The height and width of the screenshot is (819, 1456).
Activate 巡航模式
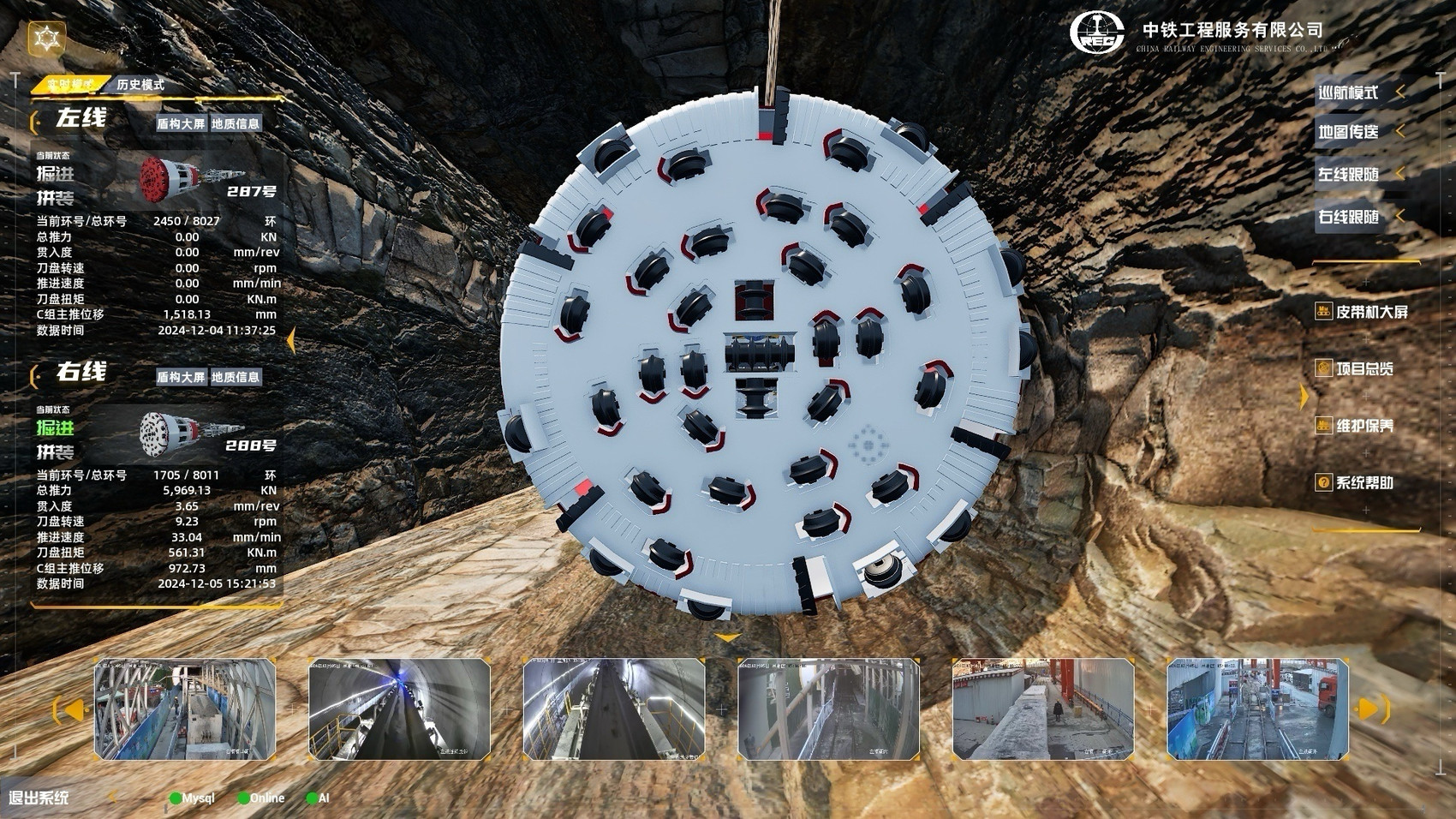tap(1348, 93)
